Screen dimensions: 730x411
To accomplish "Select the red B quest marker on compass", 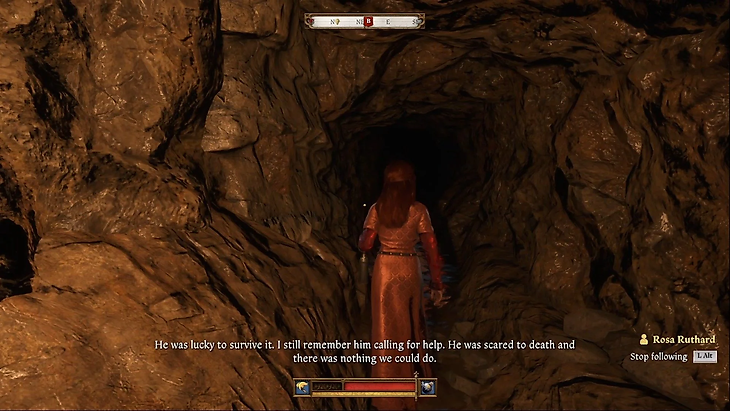I will [368, 20].
